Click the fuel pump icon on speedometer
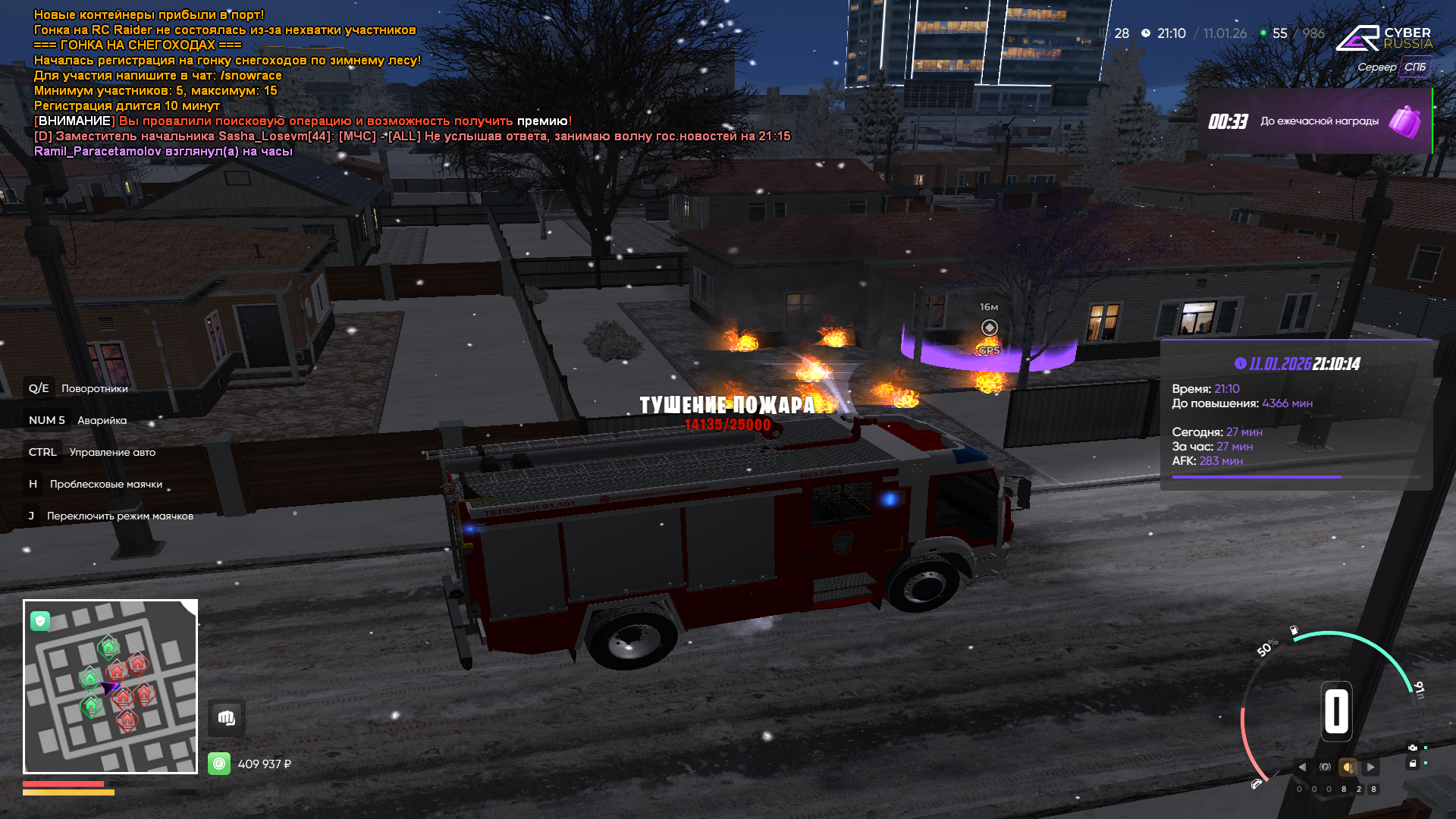This screenshot has height=819, width=1456. pyautogui.click(x=1294, y=630)
